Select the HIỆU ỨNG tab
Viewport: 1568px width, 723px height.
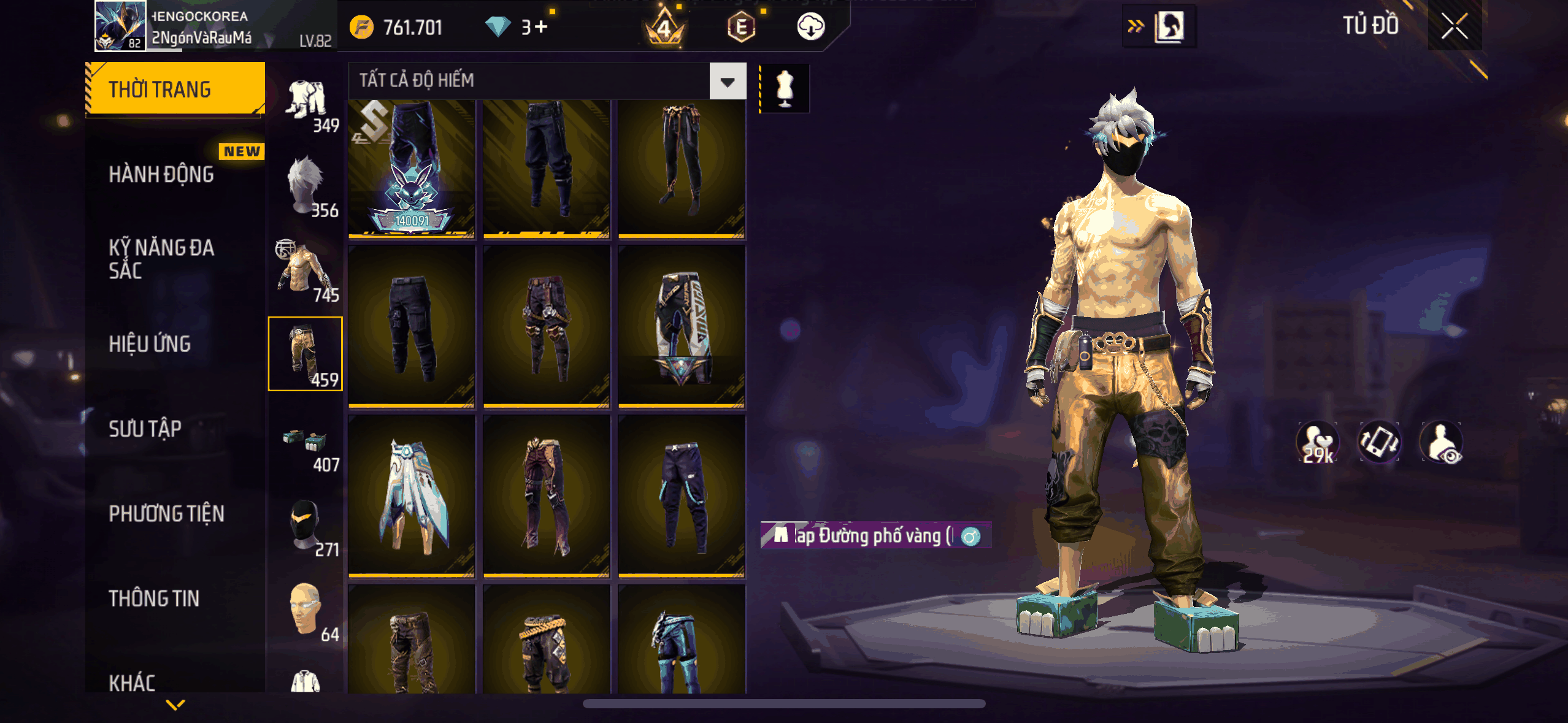[150, 344]
